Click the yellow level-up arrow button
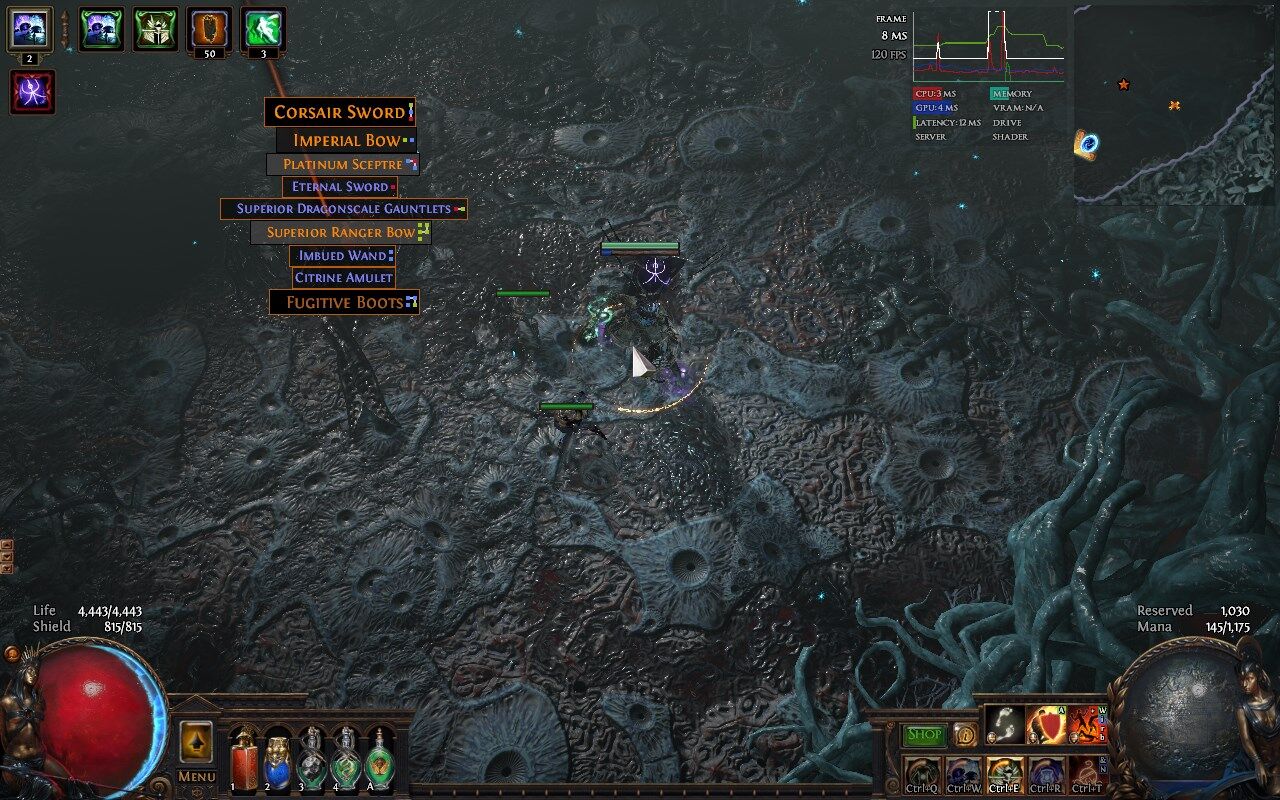1280x800 pixels. (196, 742)
